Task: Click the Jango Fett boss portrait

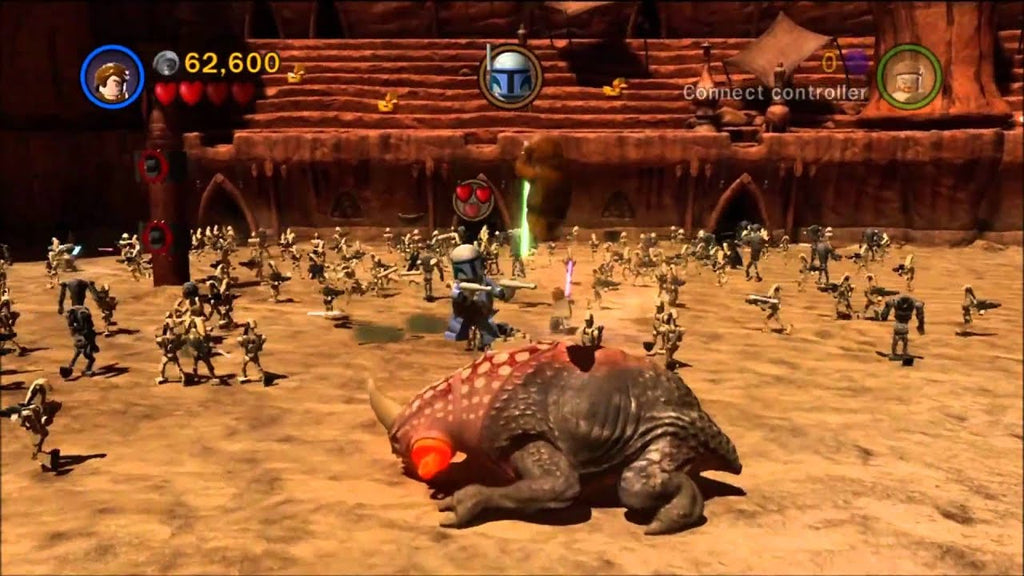Action: pyautogui.click(x=510, y=76)
